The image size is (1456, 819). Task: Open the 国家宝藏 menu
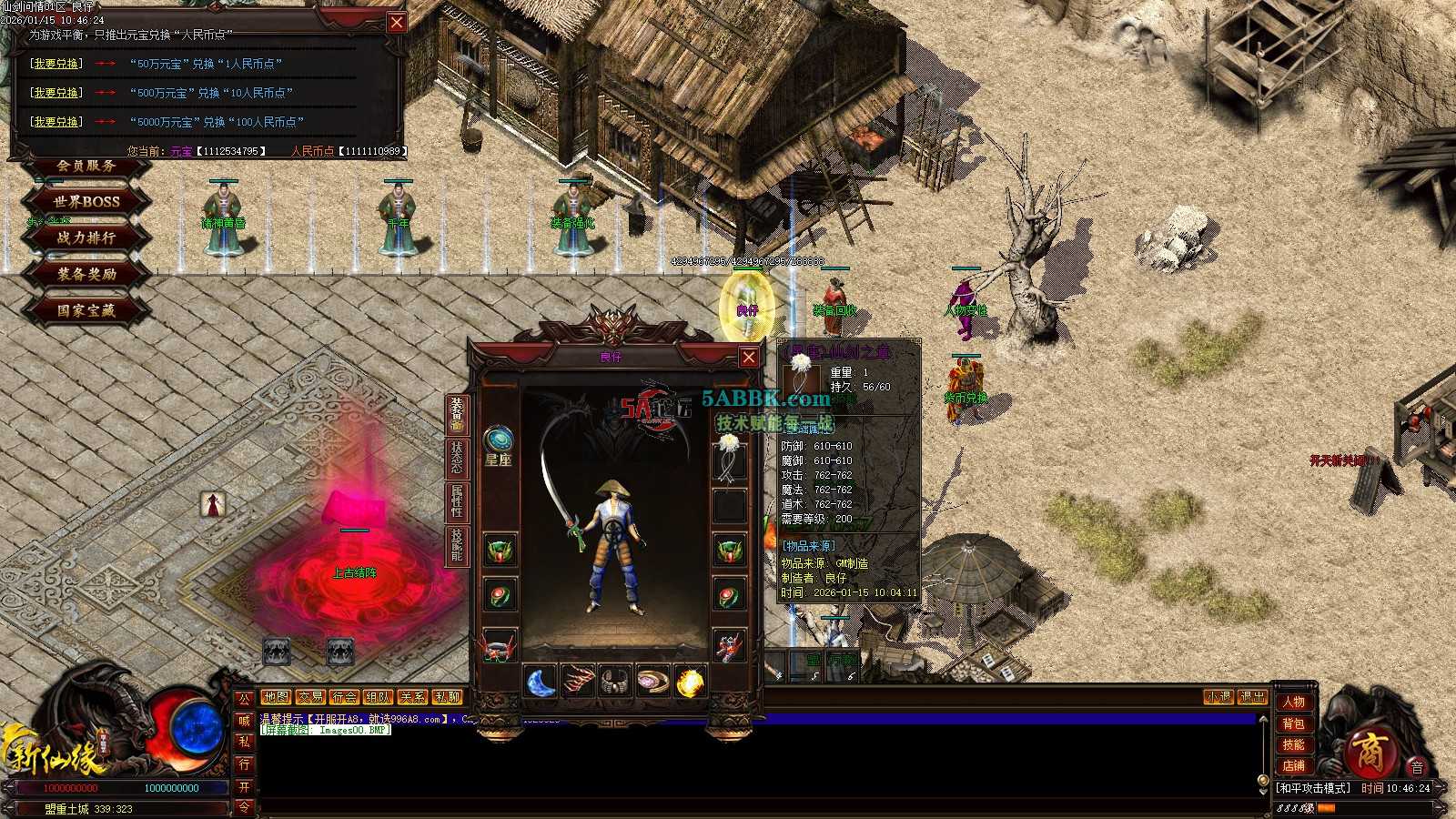click(86, 310)
